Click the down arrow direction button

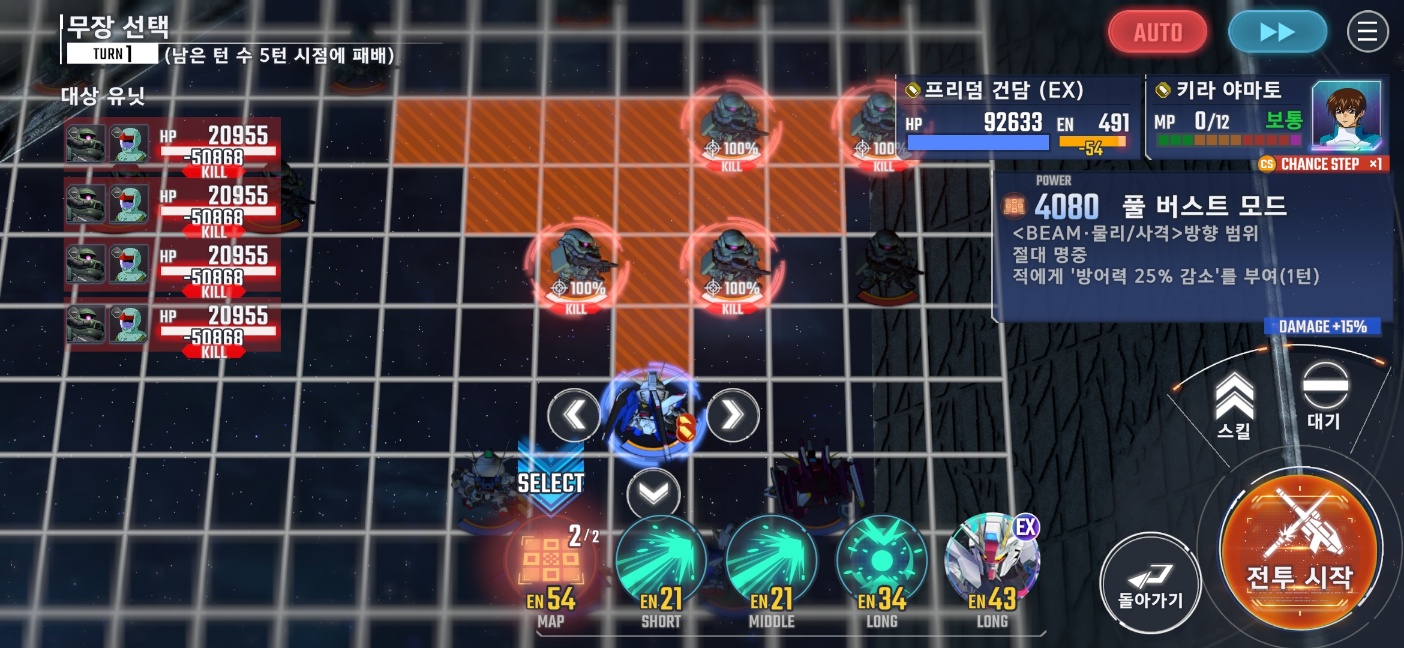pyautogui.click(x=653, y=494)
